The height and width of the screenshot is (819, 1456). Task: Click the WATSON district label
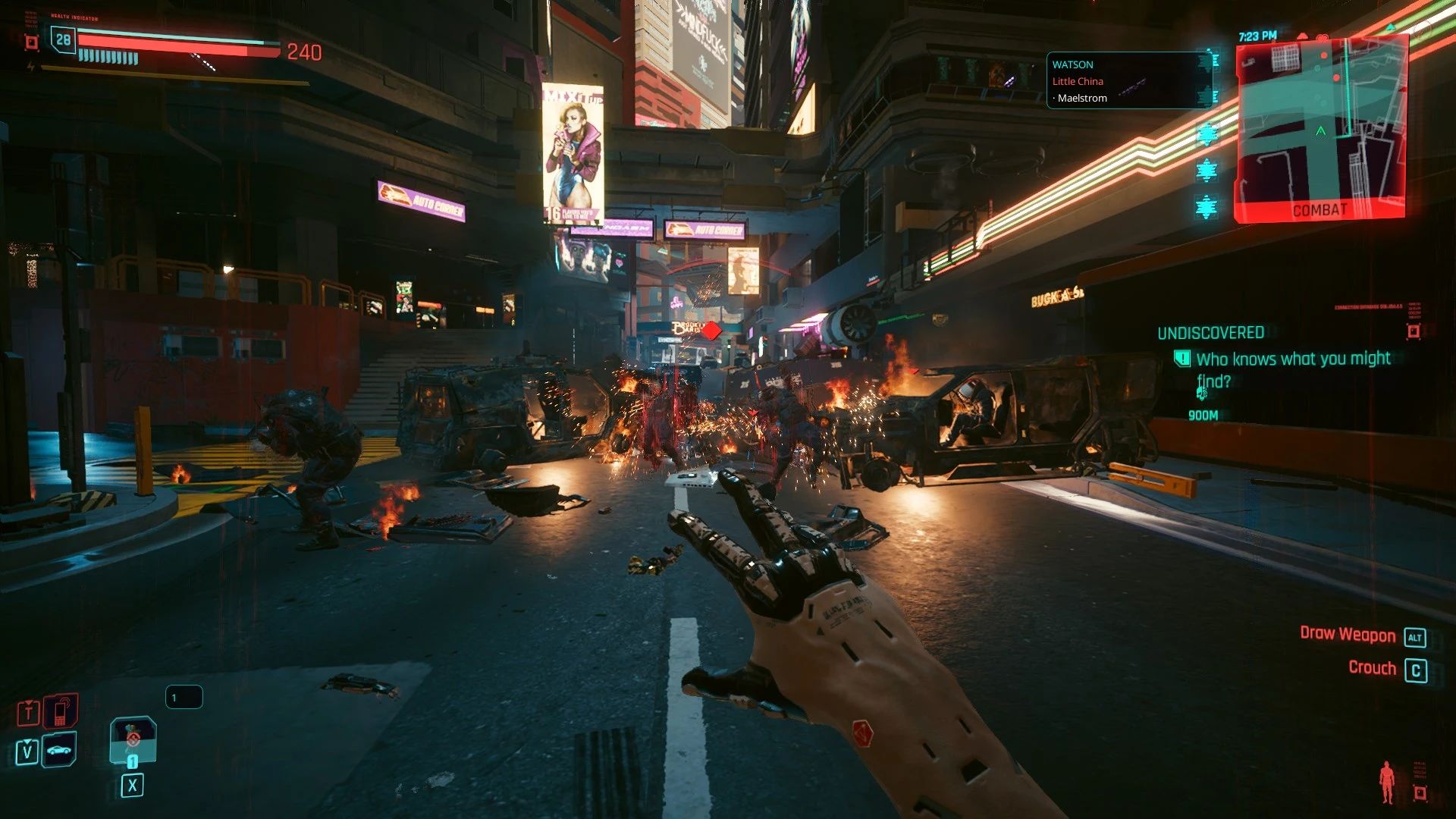1072,64
